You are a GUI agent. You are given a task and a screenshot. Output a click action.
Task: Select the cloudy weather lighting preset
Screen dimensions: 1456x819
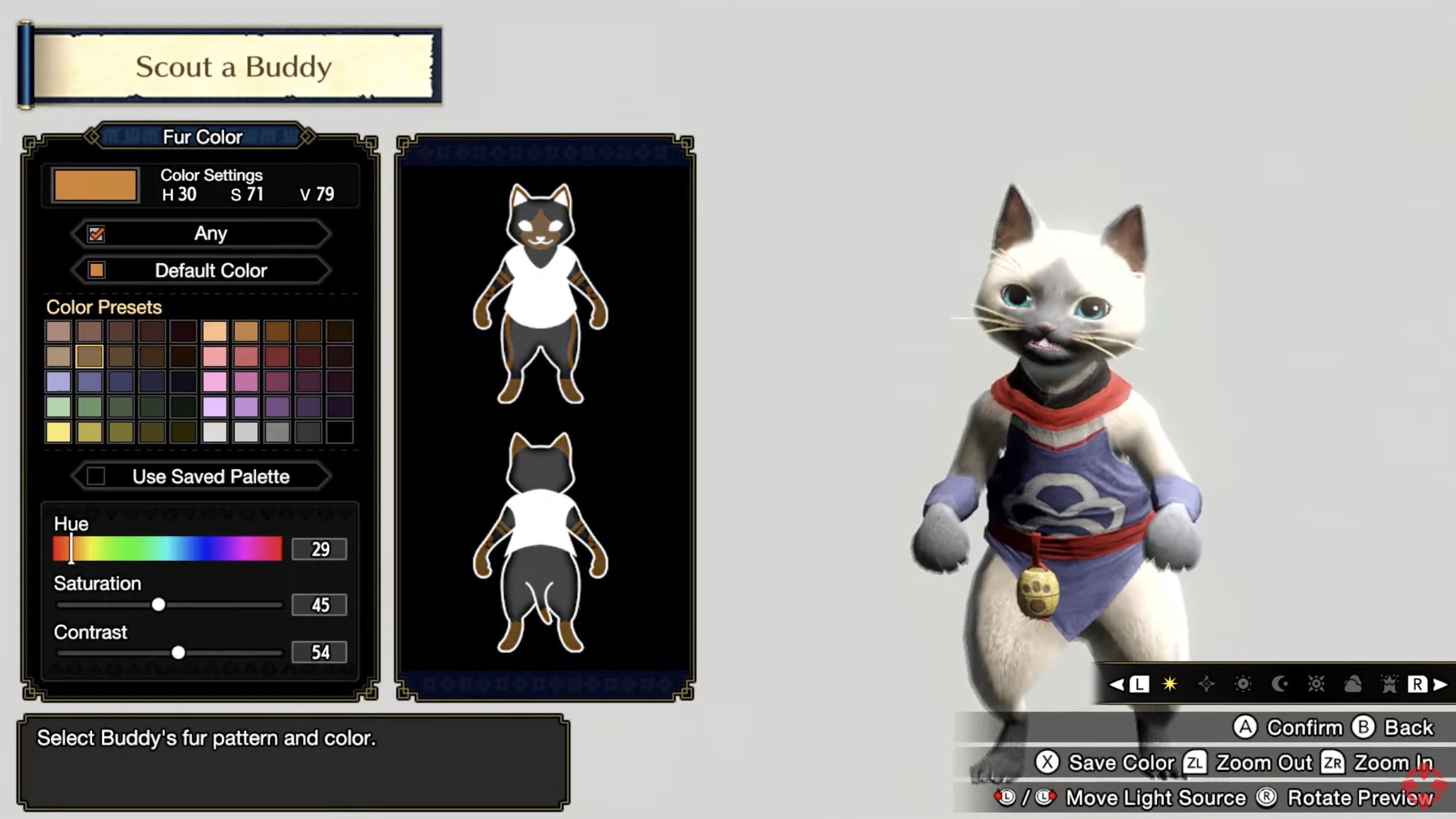pos(1354,685)
